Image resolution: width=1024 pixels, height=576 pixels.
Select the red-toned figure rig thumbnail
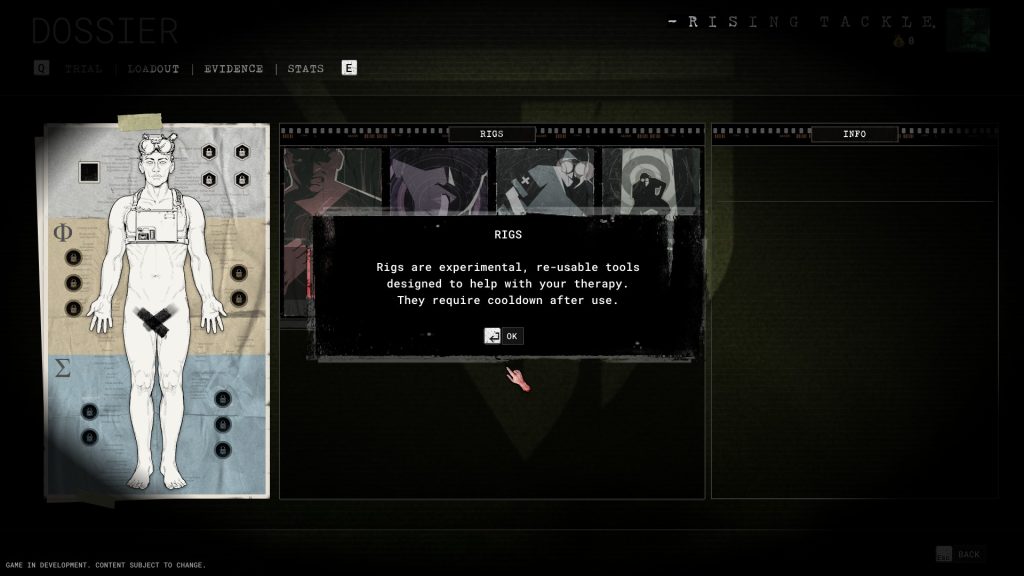pos(333,180)
